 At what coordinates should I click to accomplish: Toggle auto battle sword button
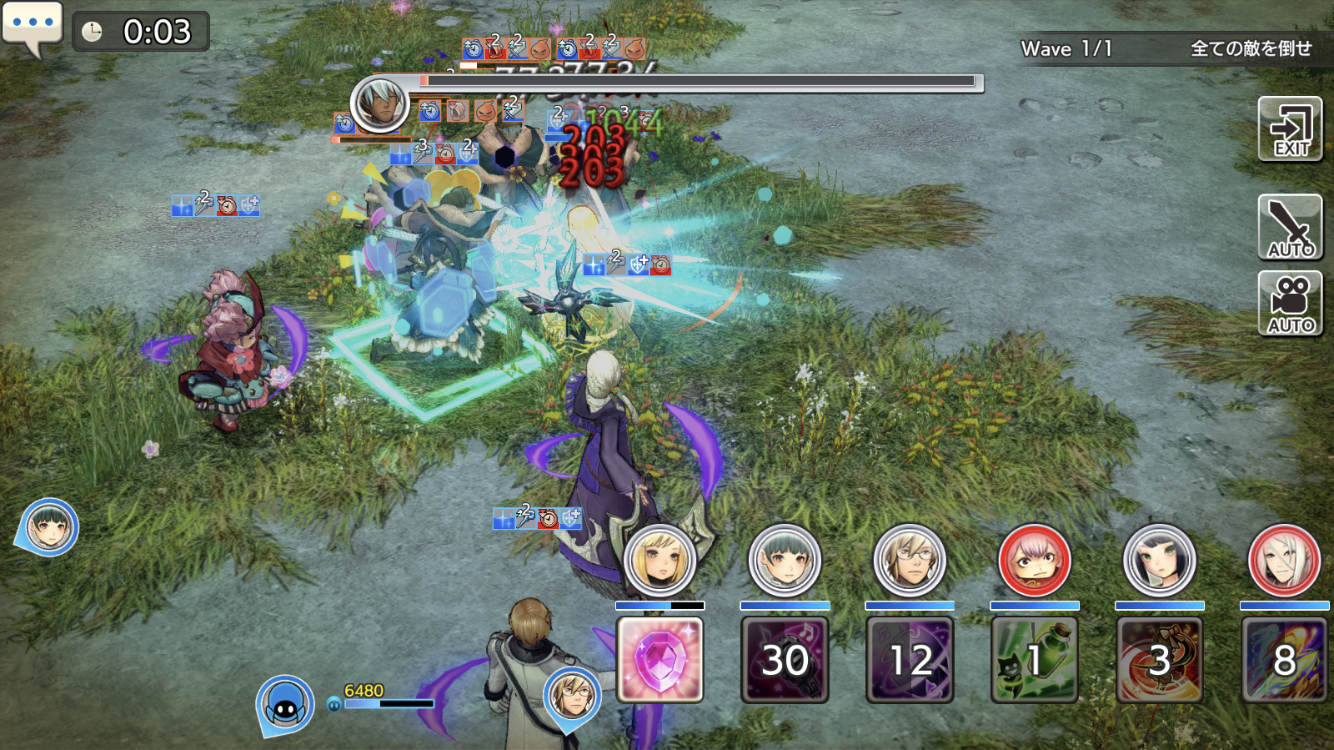[x=1290, y=227]
